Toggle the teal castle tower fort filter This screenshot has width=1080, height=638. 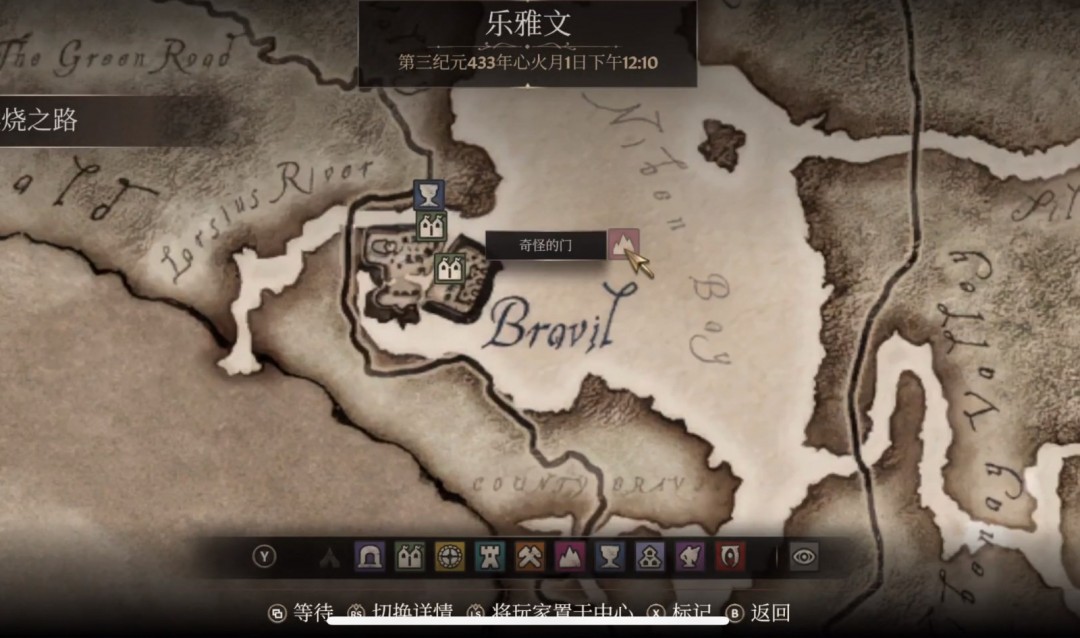pyautogui.click(x=490, y=557)
